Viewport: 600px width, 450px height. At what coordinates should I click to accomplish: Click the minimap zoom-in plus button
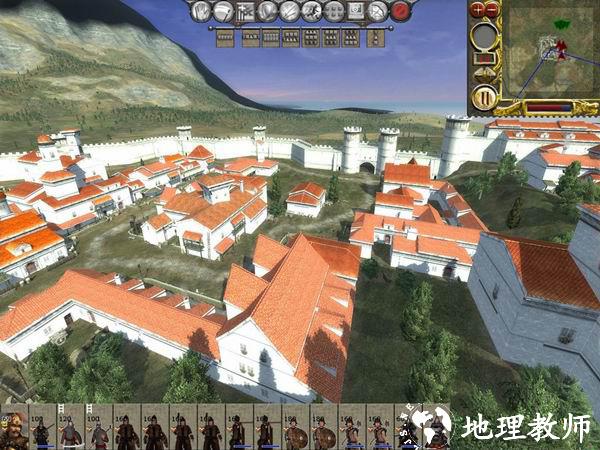[x=478, y=9]
